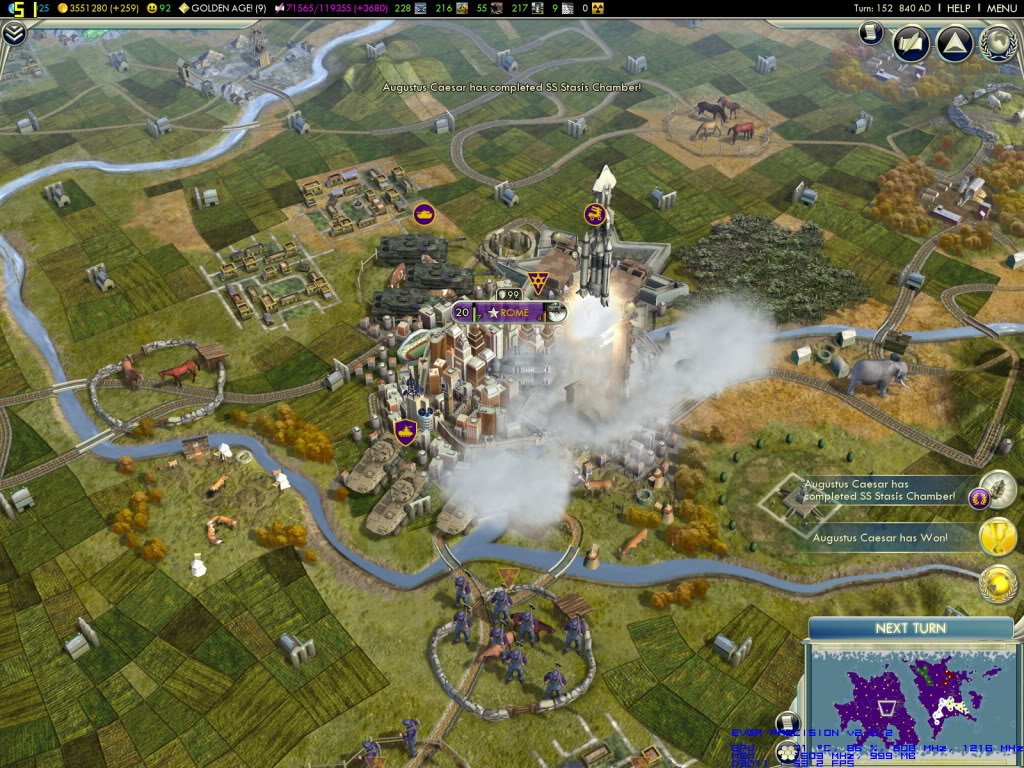Toggle the minimap scroll options button
1024x768 pixels.
coord(787,724)
